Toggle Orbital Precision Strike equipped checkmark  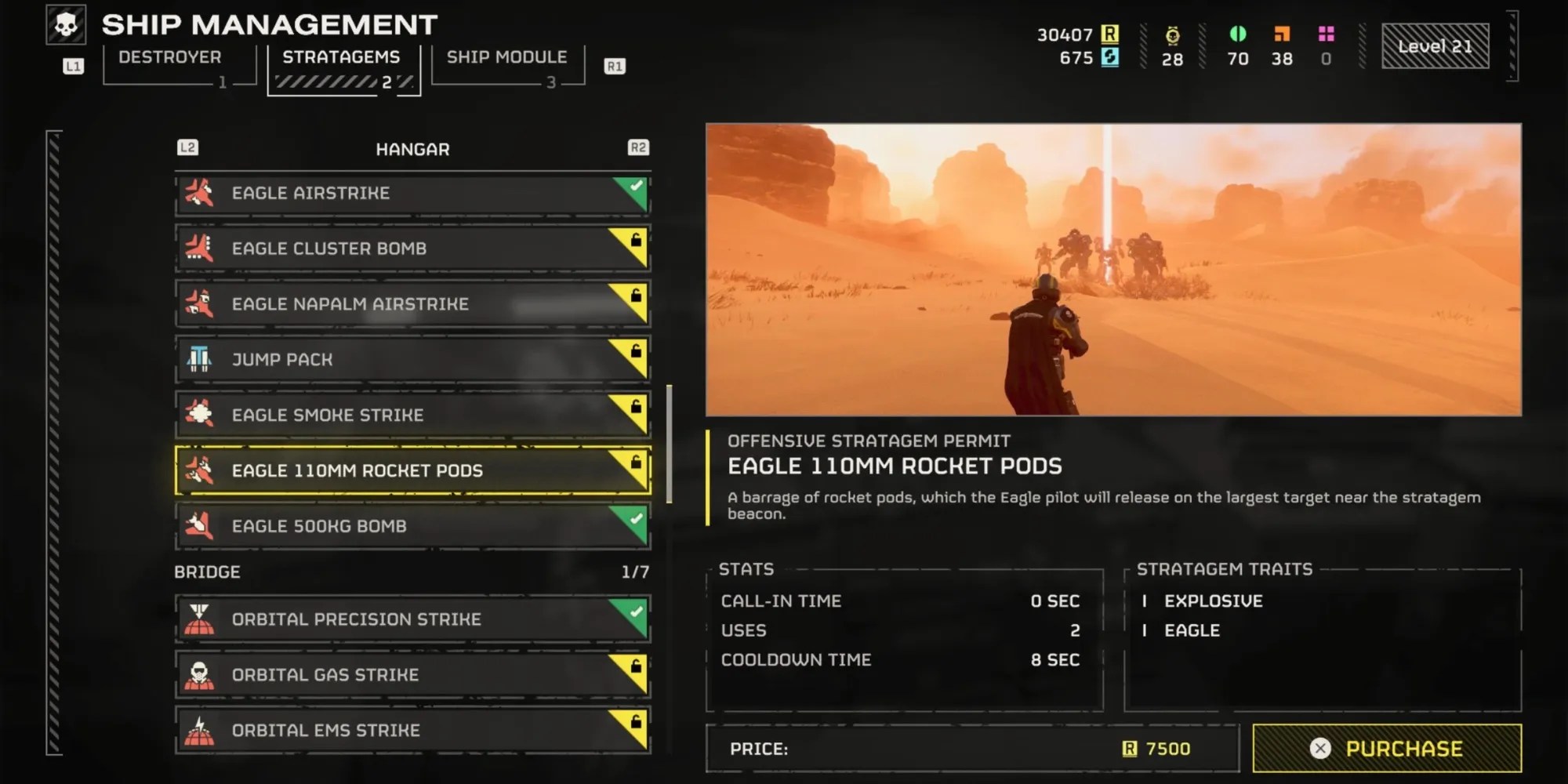tap(637, 612)
